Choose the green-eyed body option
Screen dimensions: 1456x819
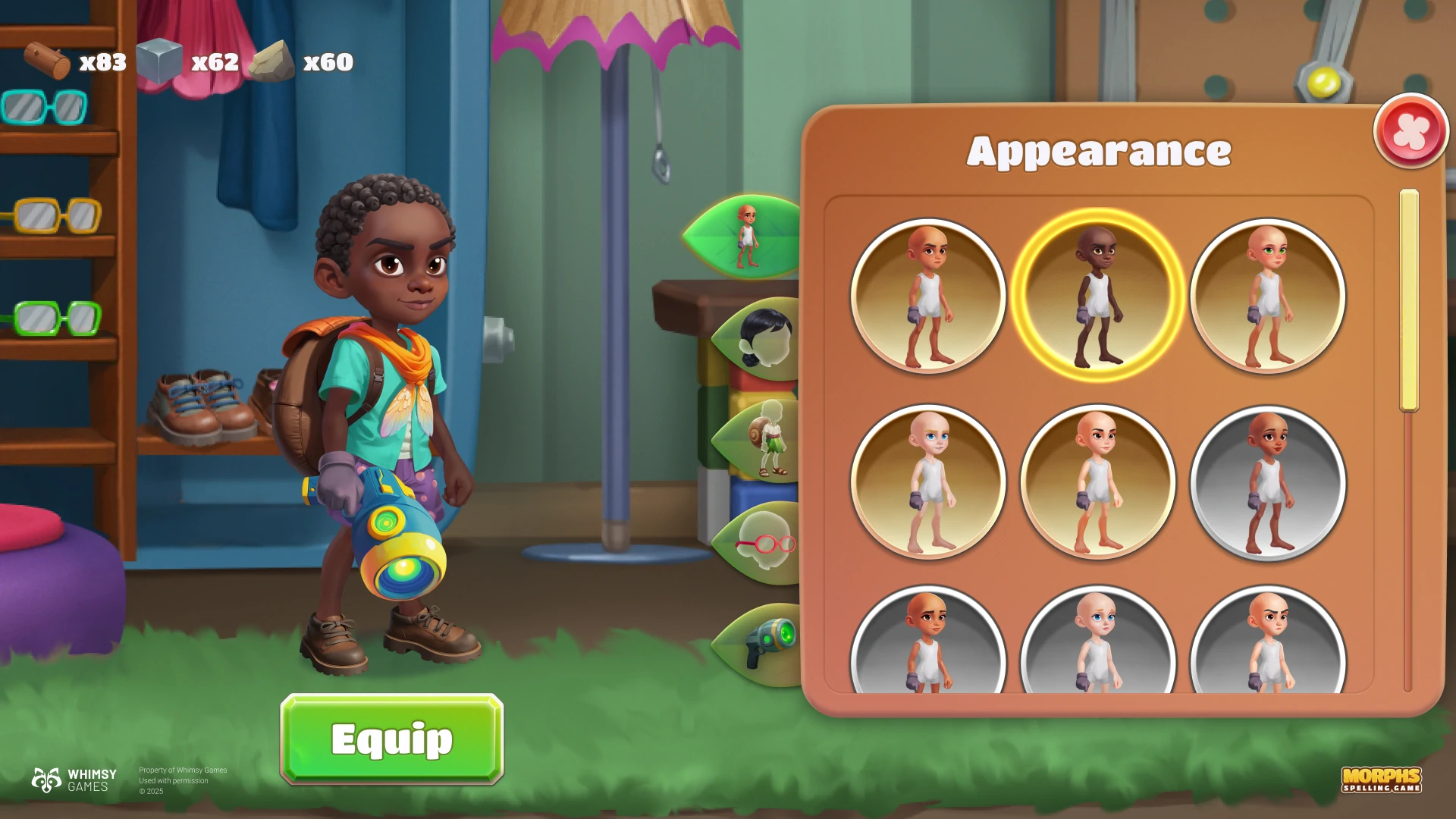click(x=1268, y=296)
